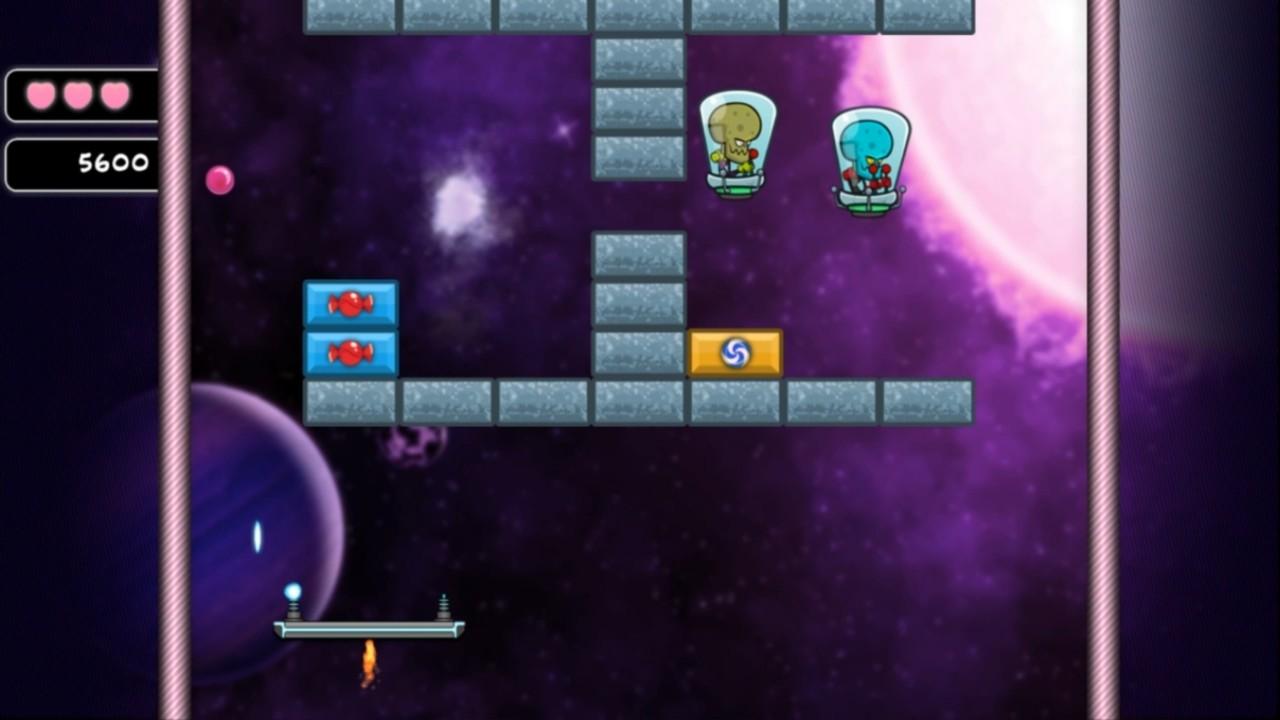The height and width of the screenshot is (720, 1280).
Task: Select the score panel showing 5600
Action: [x=80, y=164]
